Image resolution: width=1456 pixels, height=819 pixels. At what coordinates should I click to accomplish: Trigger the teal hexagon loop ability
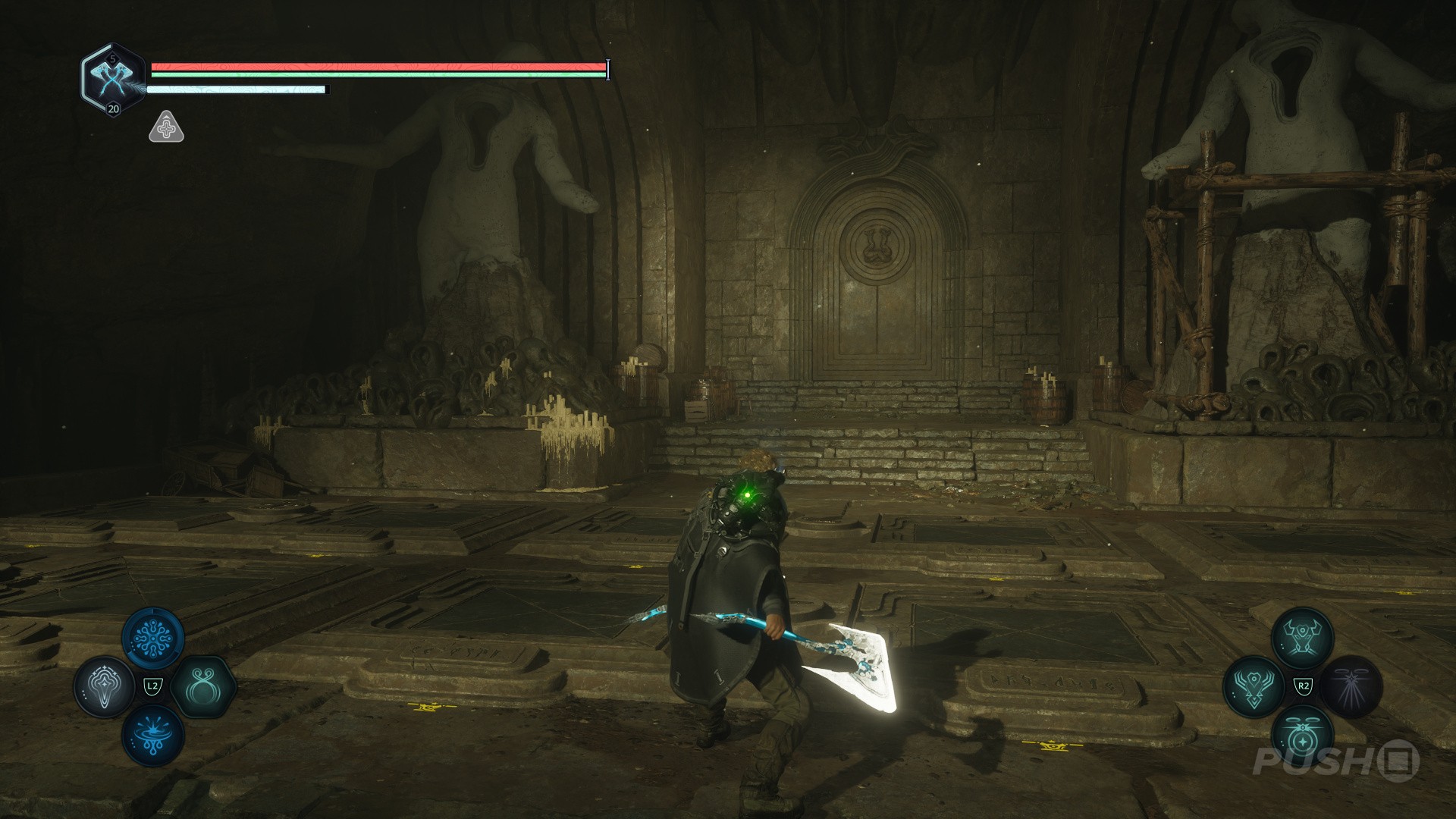click(x=202, y=688)
